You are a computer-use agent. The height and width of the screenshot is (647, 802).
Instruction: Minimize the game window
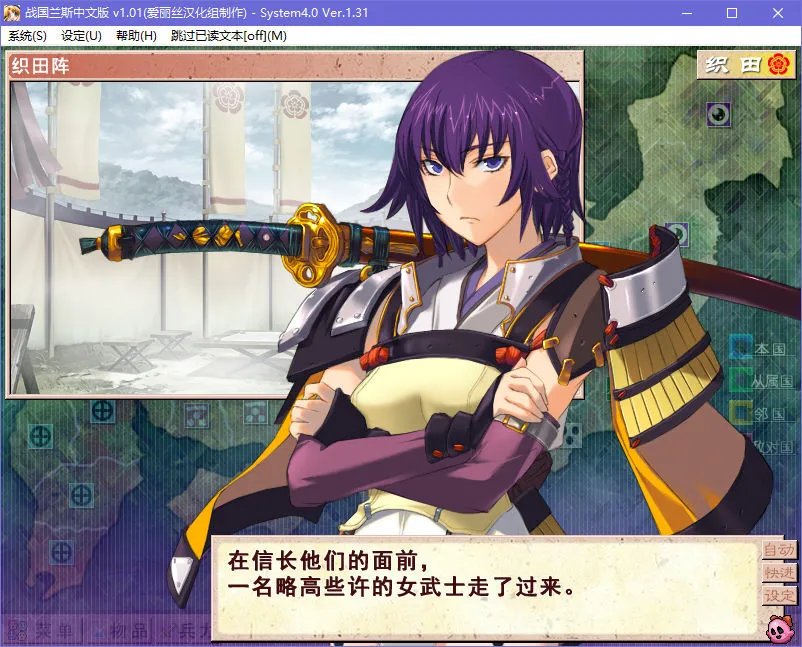[686, 13]
